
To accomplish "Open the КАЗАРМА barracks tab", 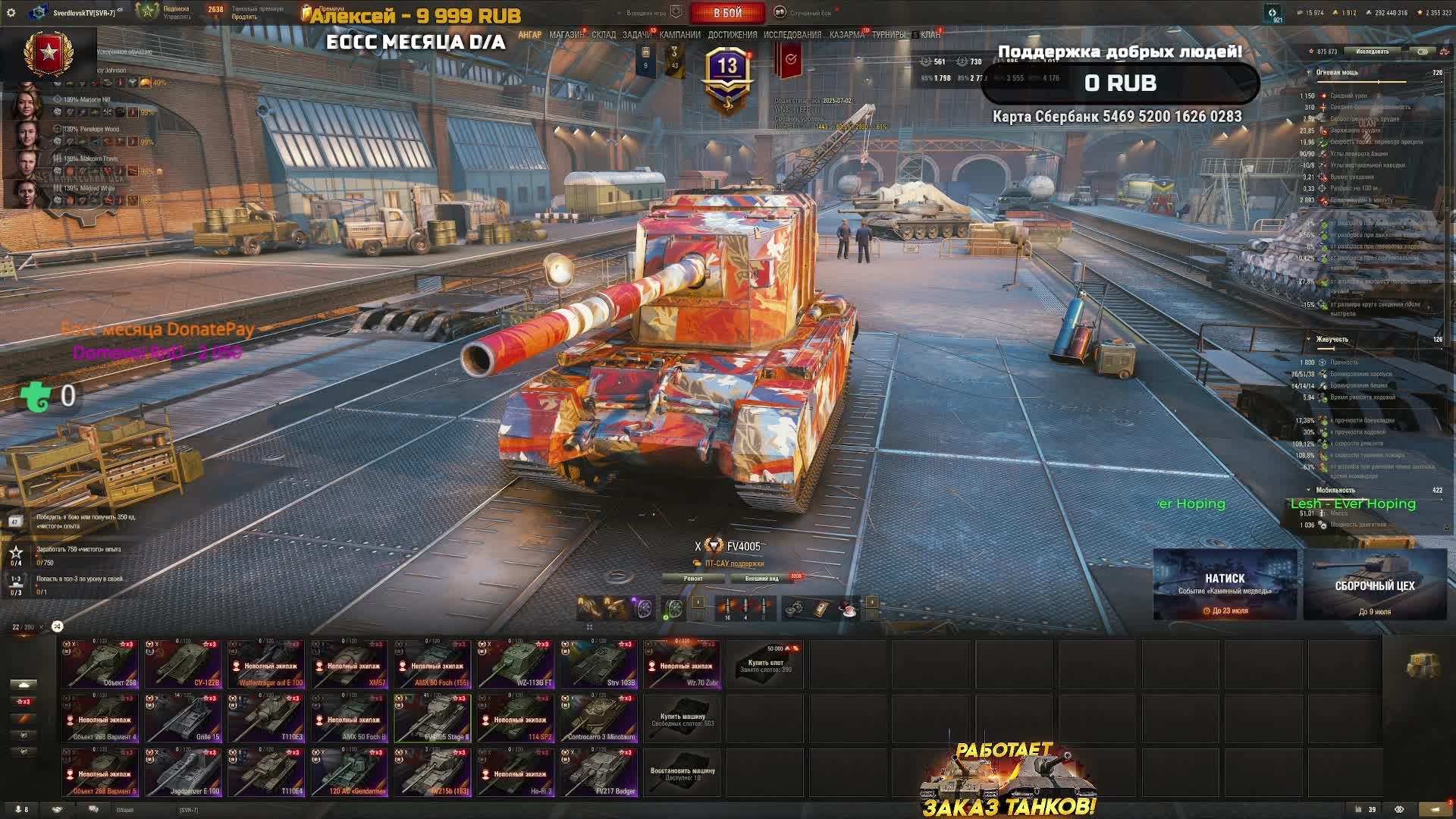I will pyautogui.click(x=846, y=35).
